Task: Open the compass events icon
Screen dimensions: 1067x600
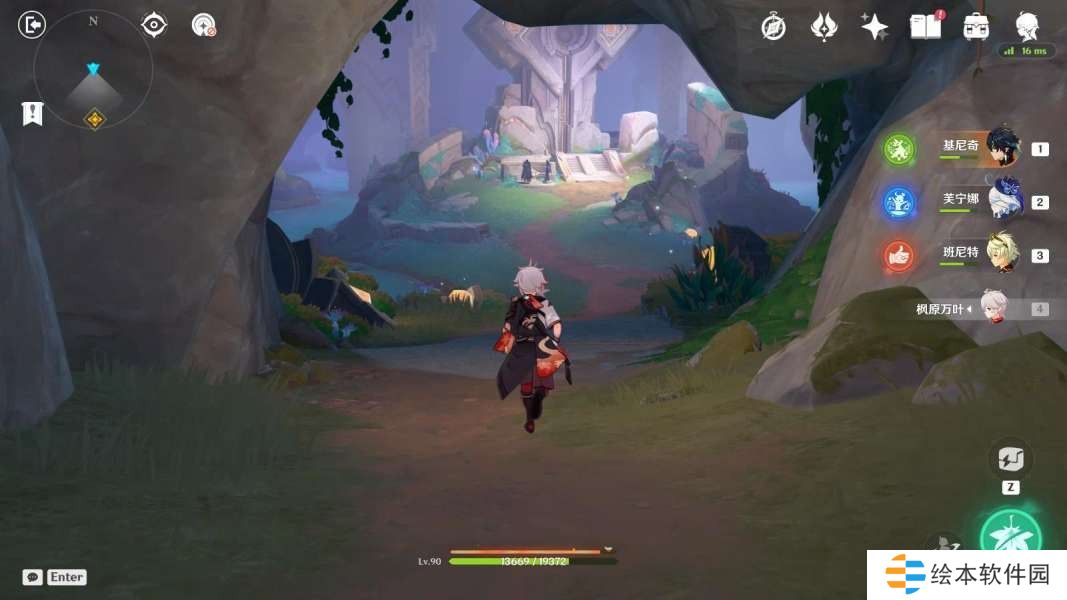Action: pos(773,27)
